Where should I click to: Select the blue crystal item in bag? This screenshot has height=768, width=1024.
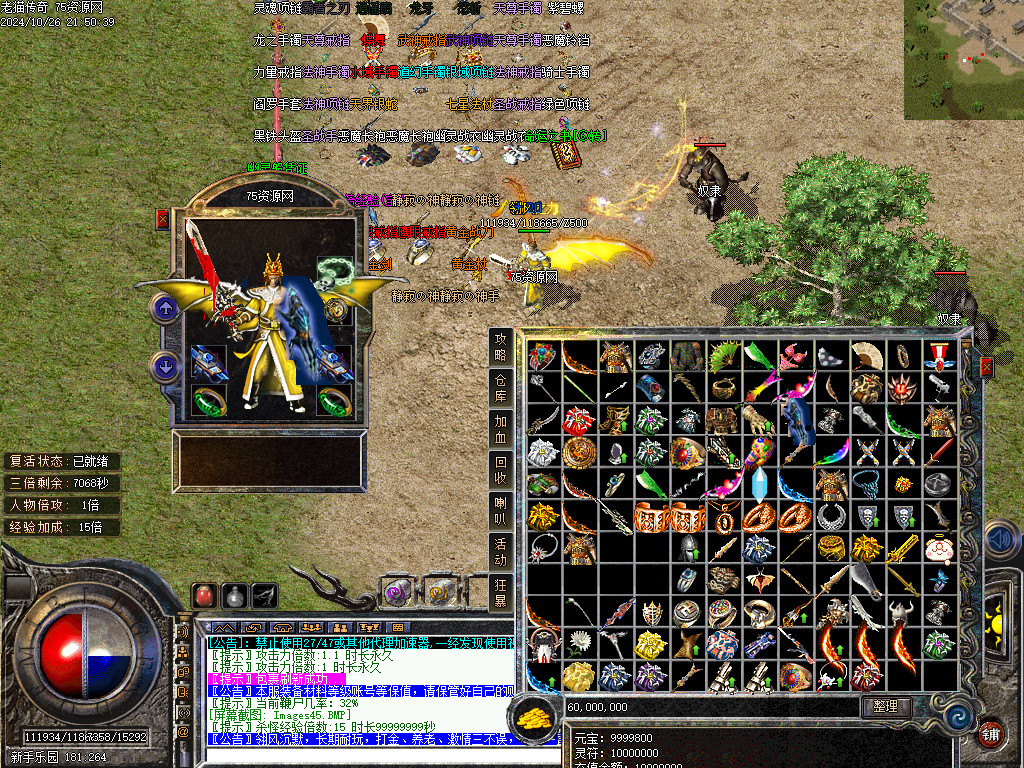click(x=759, y=484)
